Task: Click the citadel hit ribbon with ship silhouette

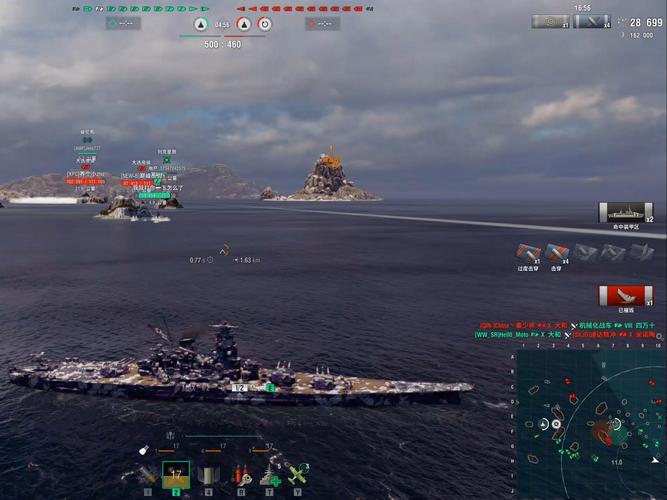Action: click(x=626, y=213)
